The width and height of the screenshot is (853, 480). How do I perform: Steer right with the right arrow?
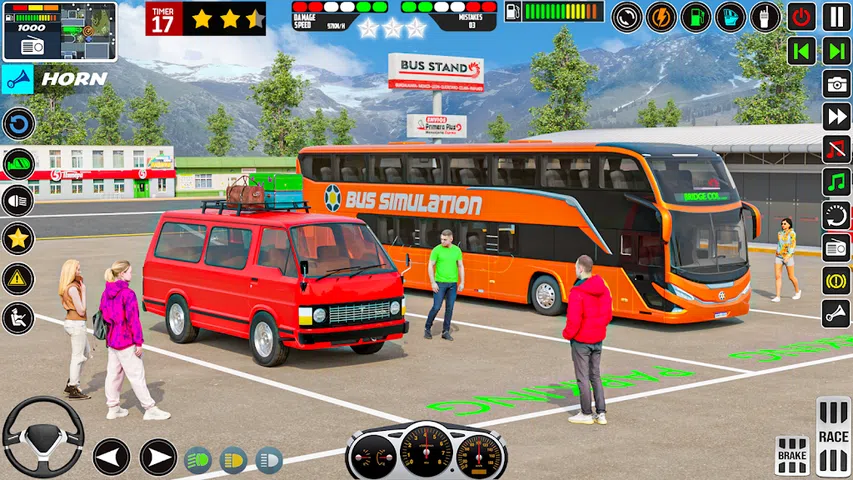tap(158, 457)
